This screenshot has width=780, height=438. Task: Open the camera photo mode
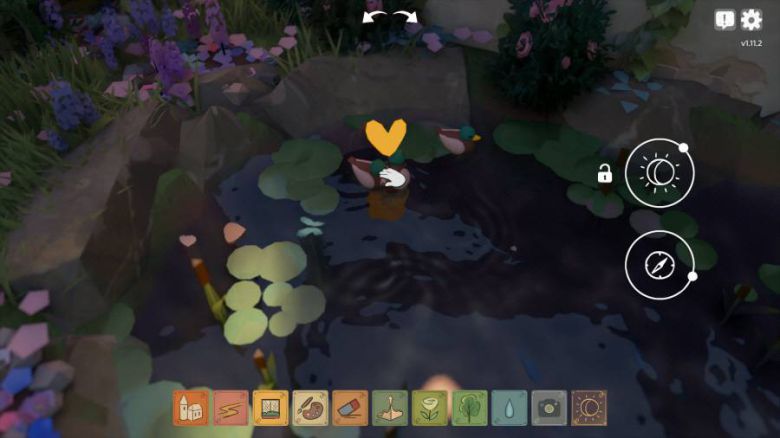549,408
